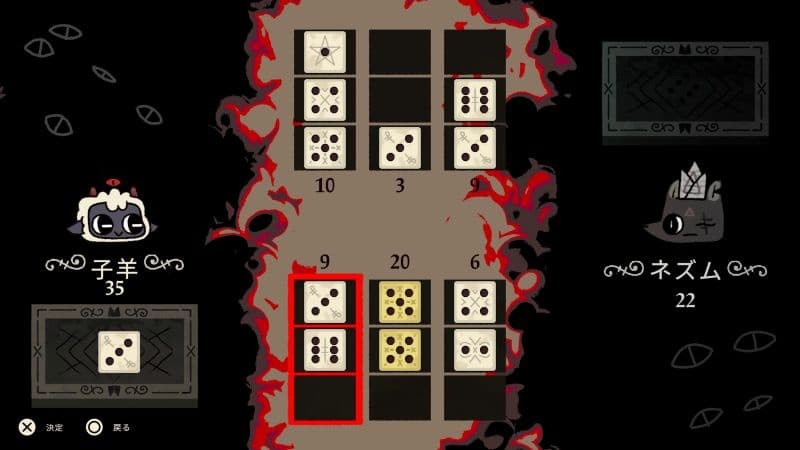Image resolution: width=800 pixels, height=450 pixels.
Task: Select the opponent's six-pip die
Action: point(475,99)
